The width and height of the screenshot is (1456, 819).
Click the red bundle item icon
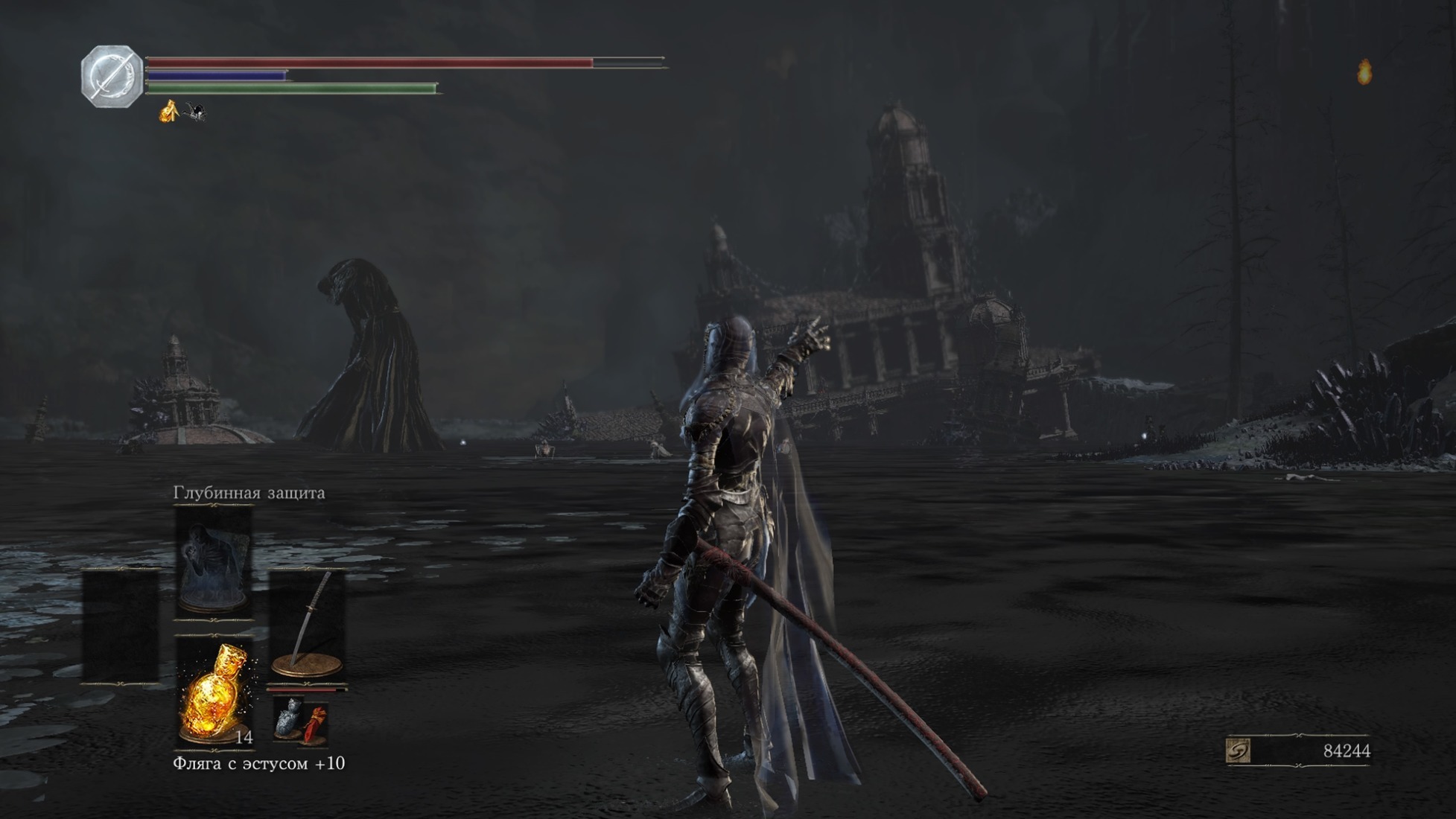click(316, 724)
